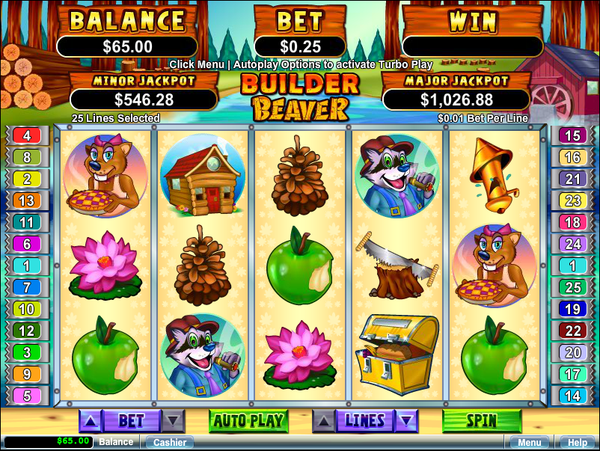Select payline number 15
Image resolution: width=600 pixels, height=451 pixels.
tap(573, 135)
